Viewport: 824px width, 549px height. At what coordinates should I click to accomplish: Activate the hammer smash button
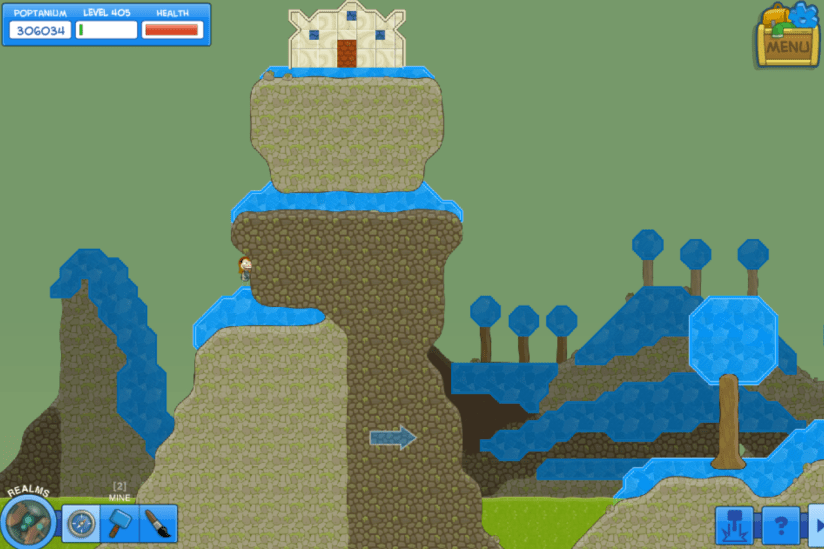(x=734, y=525)
